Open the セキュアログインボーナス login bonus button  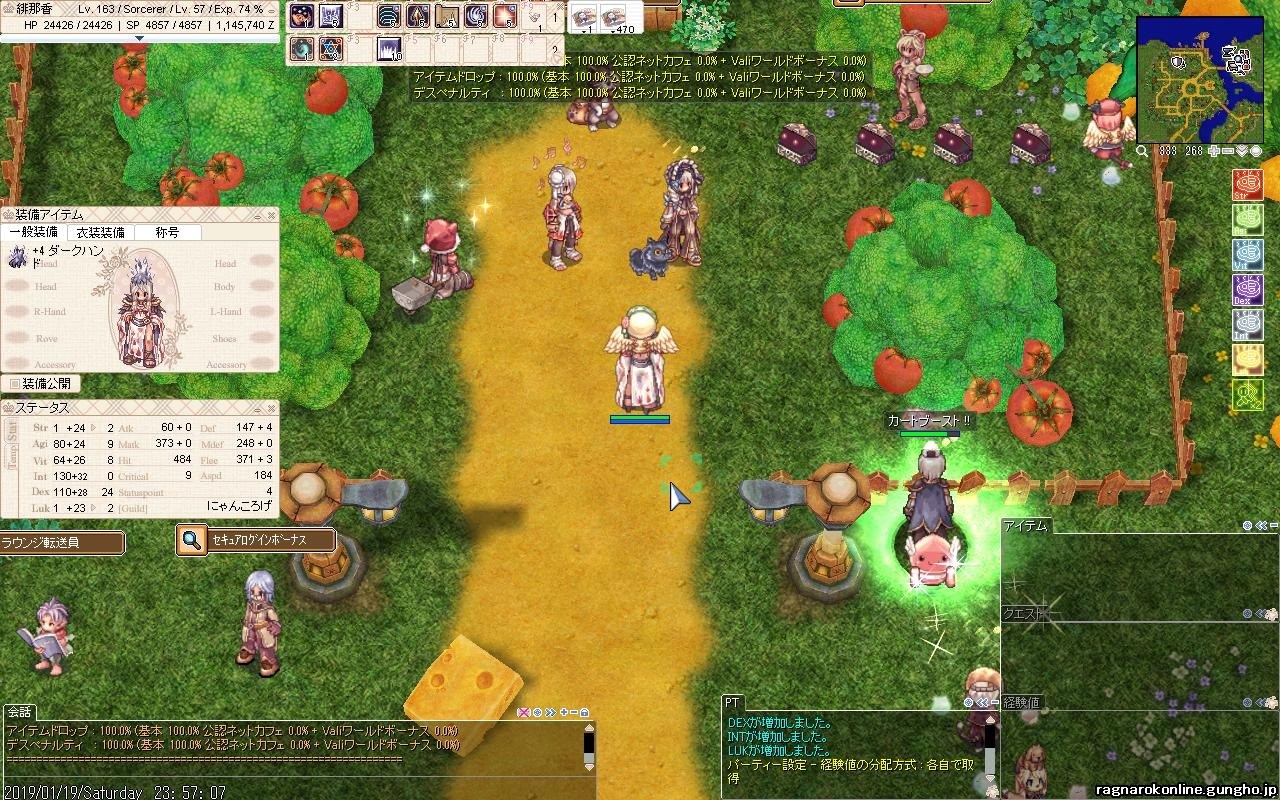tap(256, 541)
